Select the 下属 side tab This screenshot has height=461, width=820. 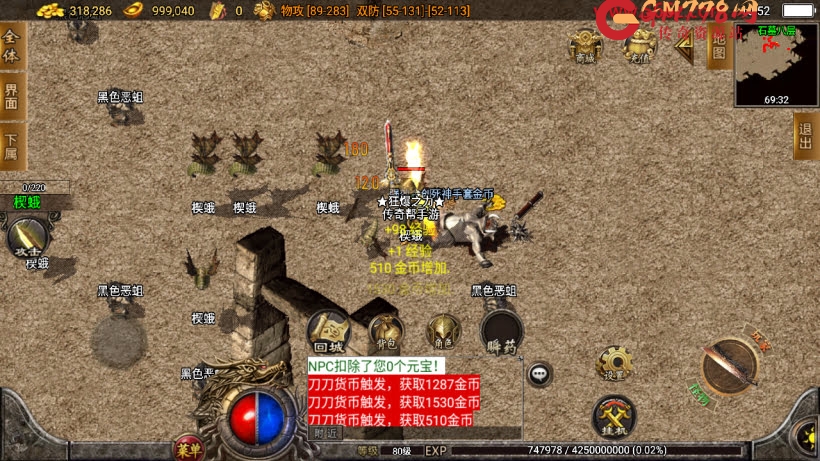(x=12, y=145)
